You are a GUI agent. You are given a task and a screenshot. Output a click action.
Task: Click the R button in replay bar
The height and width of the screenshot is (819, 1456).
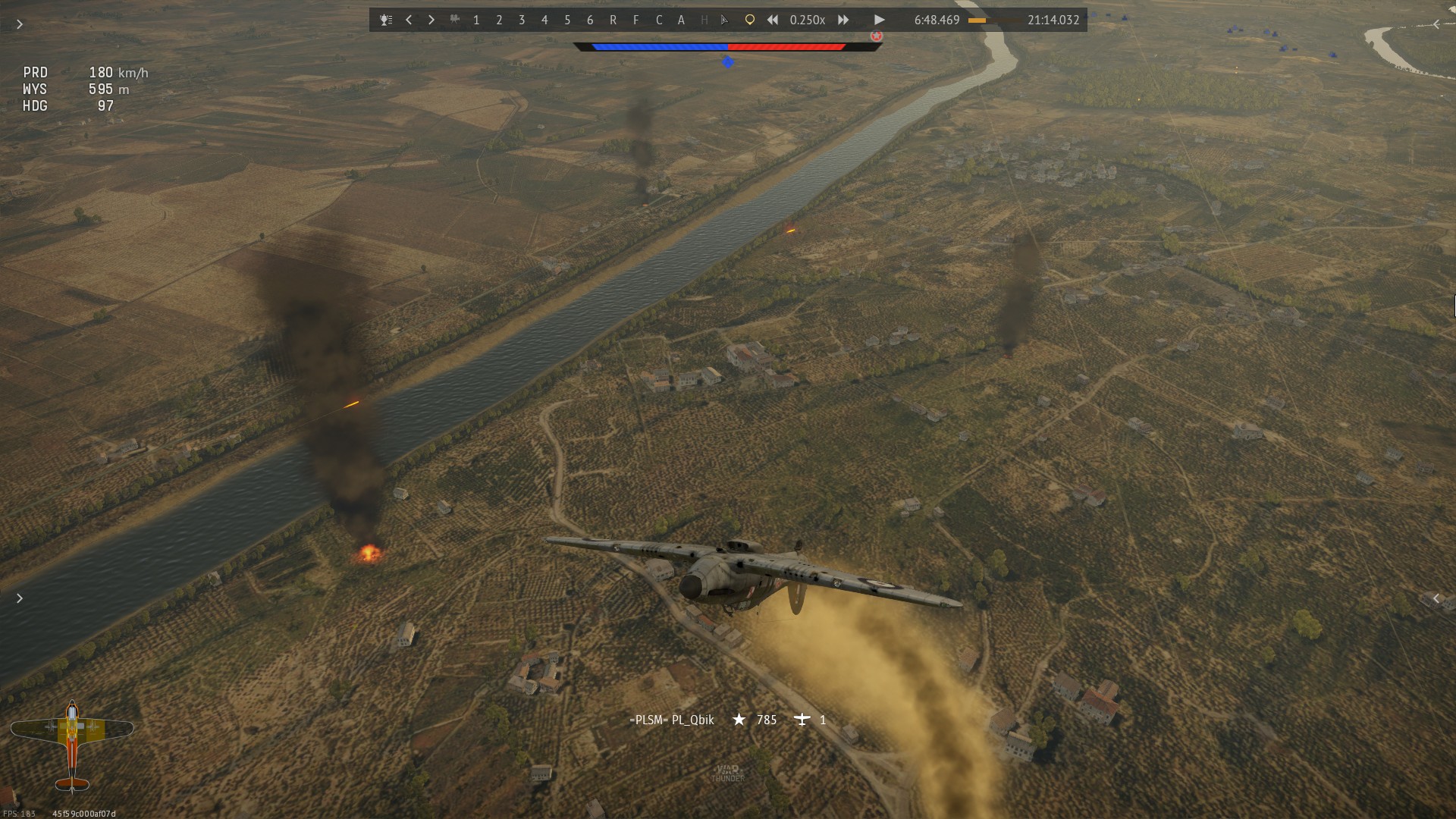point(613,20)
